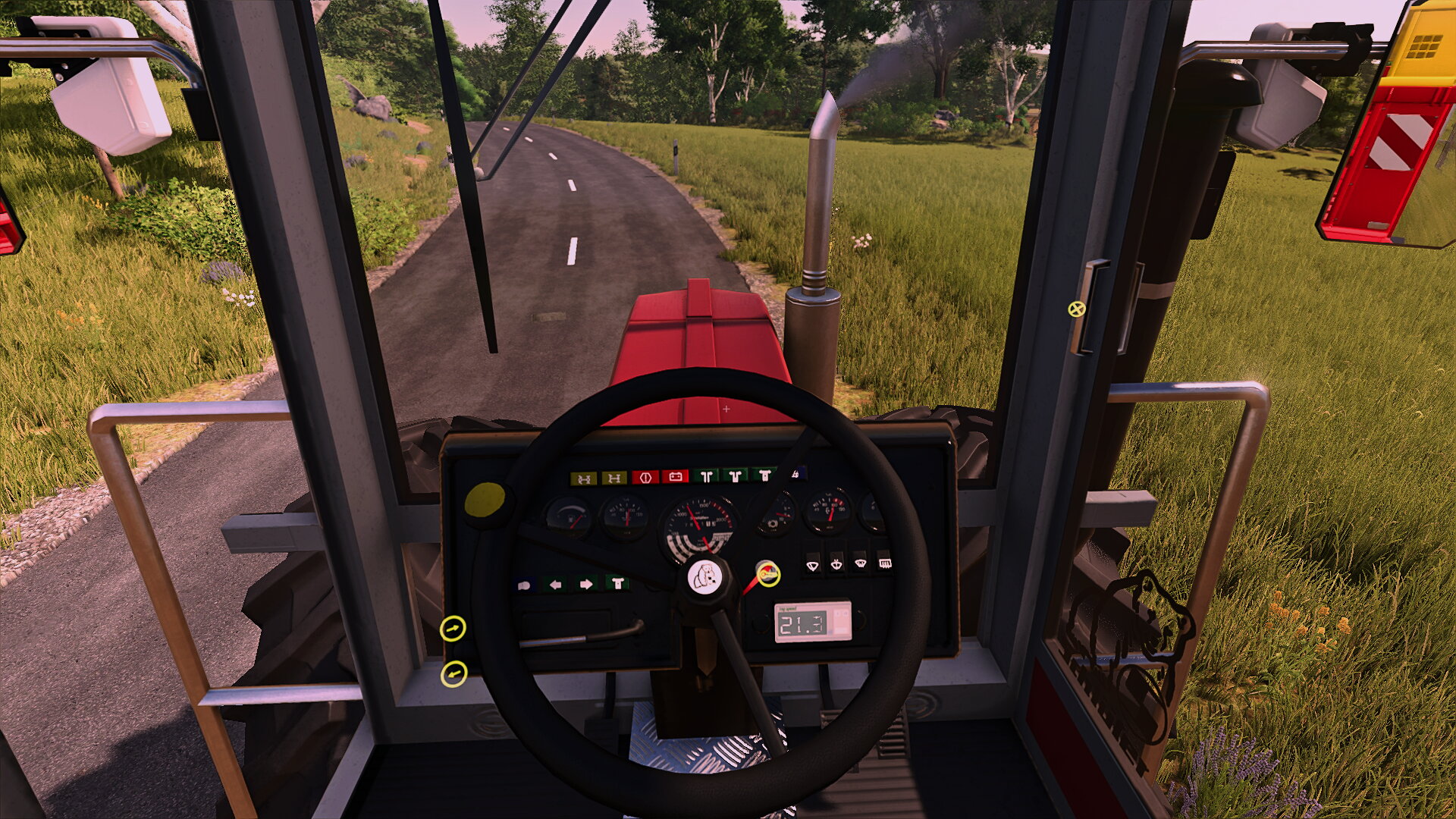Activate the yellow right-arrow interaction marker
Image resolution: width=1456 pixels, height=819 pixels.
click(453, 629)
